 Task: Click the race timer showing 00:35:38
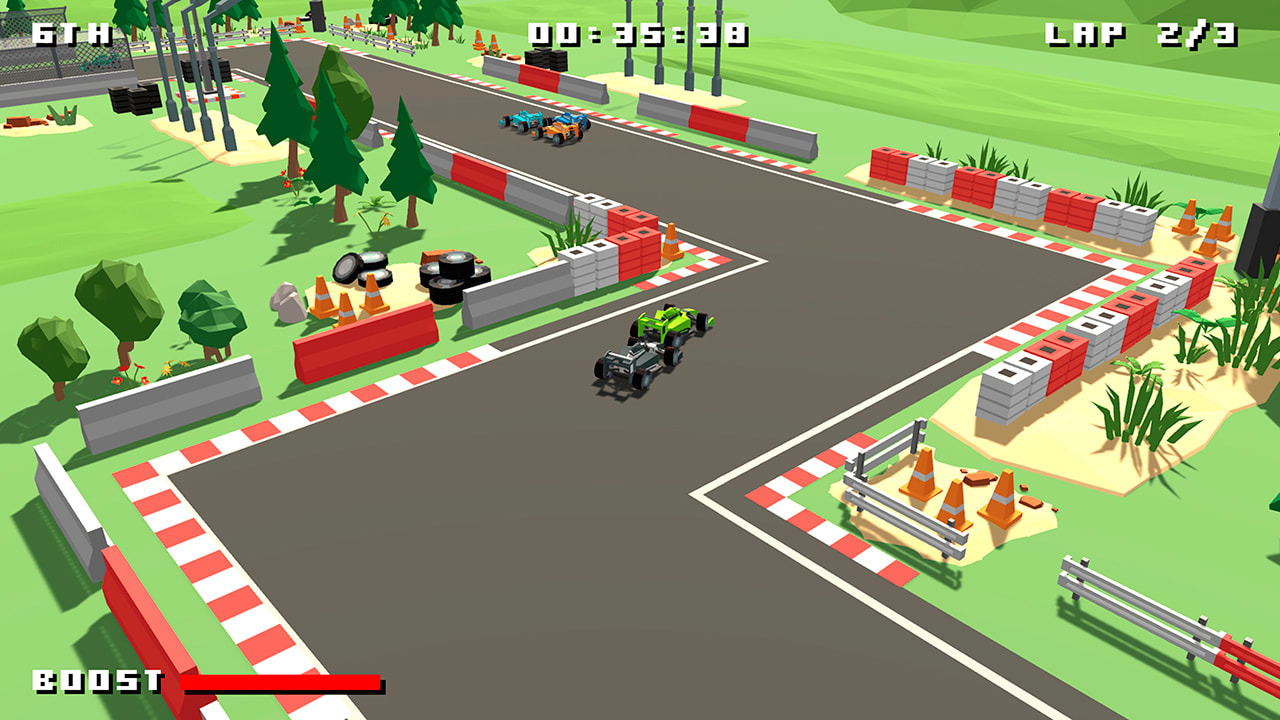pyautogui.click(x=638, y=30)
